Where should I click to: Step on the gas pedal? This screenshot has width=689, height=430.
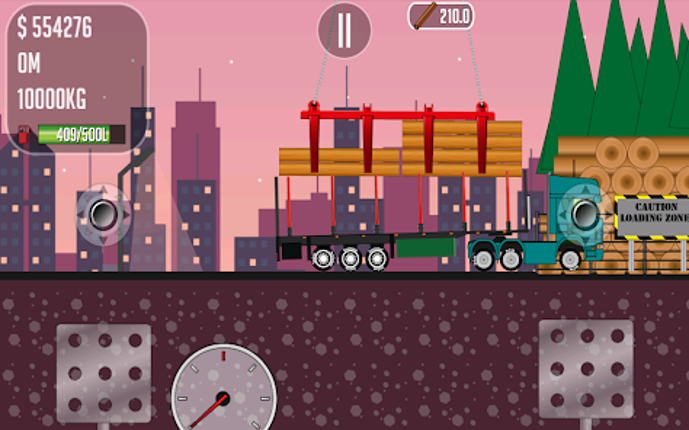click(x=585, y=367)
